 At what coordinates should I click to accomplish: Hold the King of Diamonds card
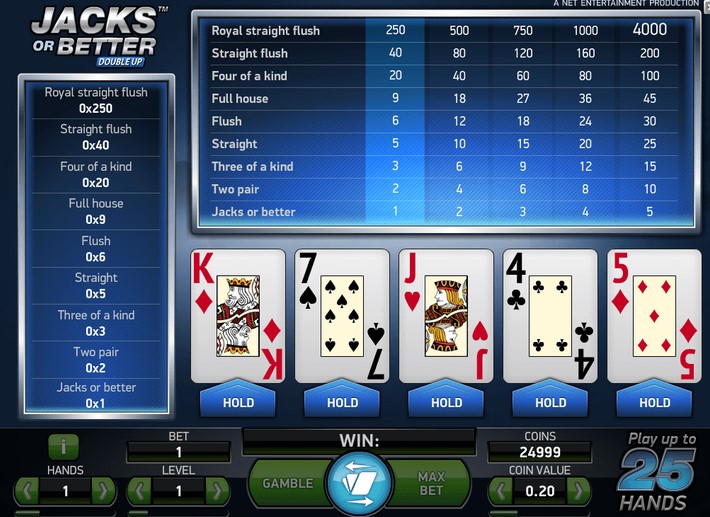pos(238,402)
